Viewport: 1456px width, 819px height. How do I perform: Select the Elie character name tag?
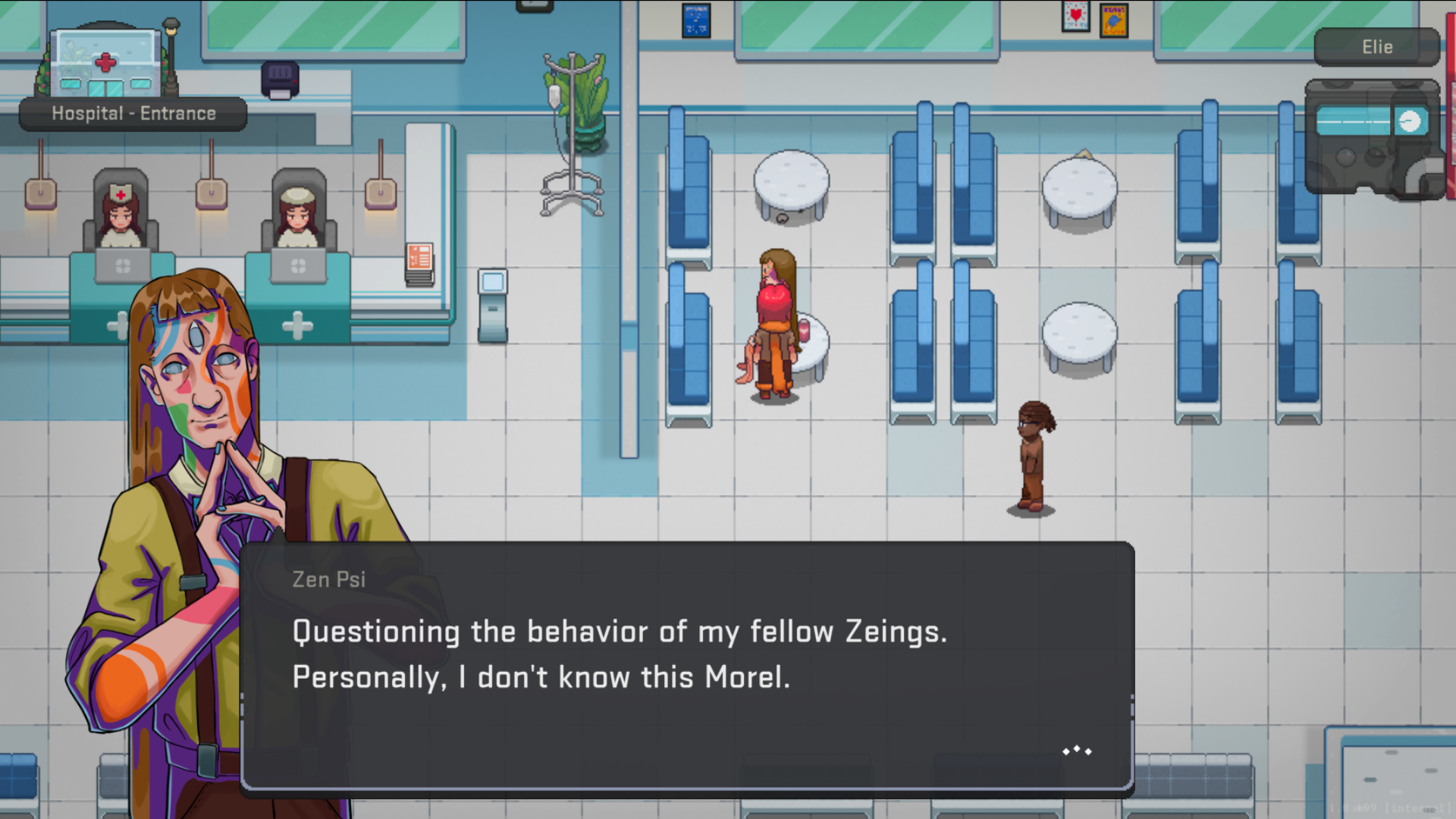(1376, 47)
